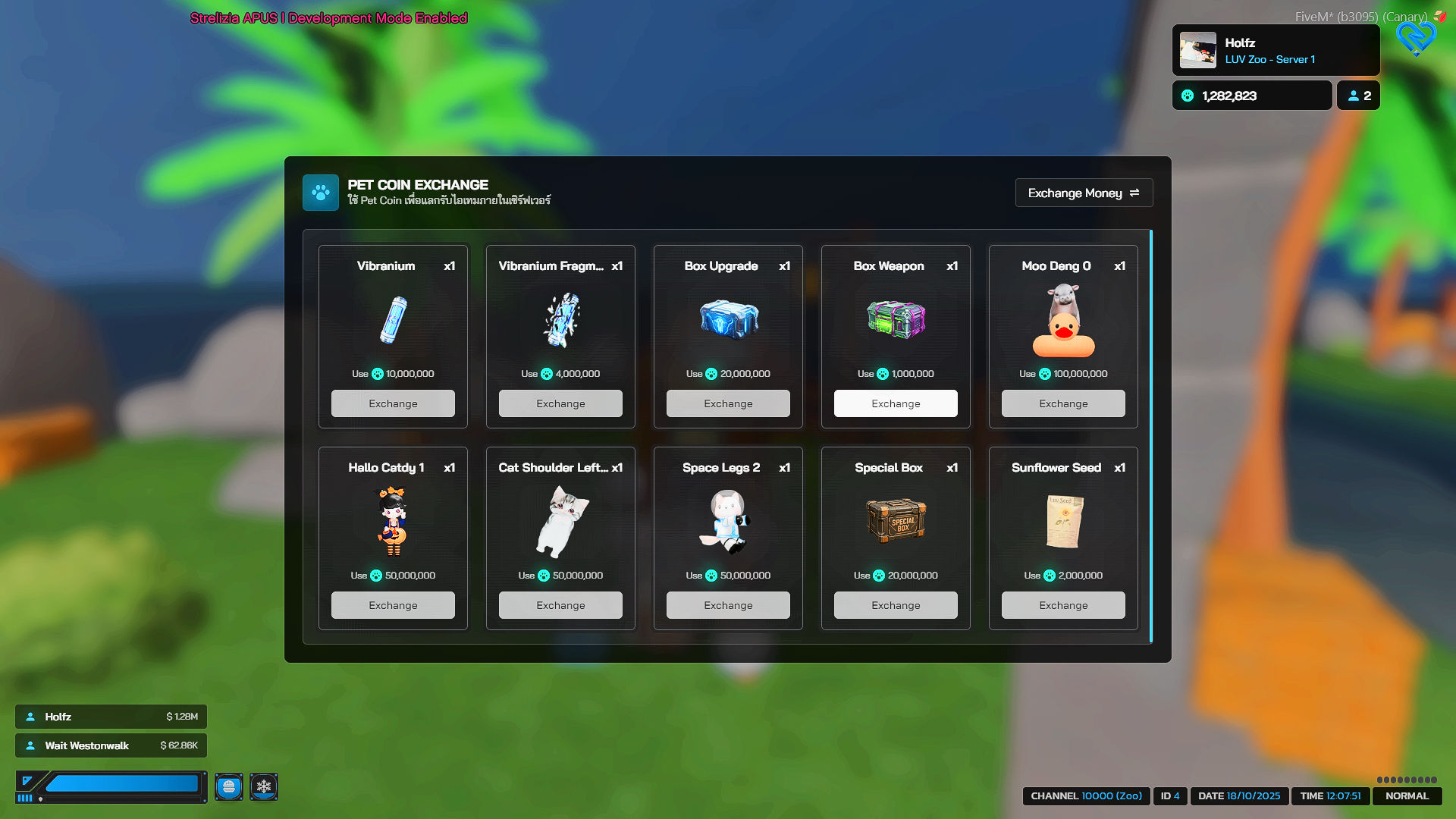Click the Holfz profile card
Image resolution: width=1456 pixels, height=819 pixels.
(1276, 51)
